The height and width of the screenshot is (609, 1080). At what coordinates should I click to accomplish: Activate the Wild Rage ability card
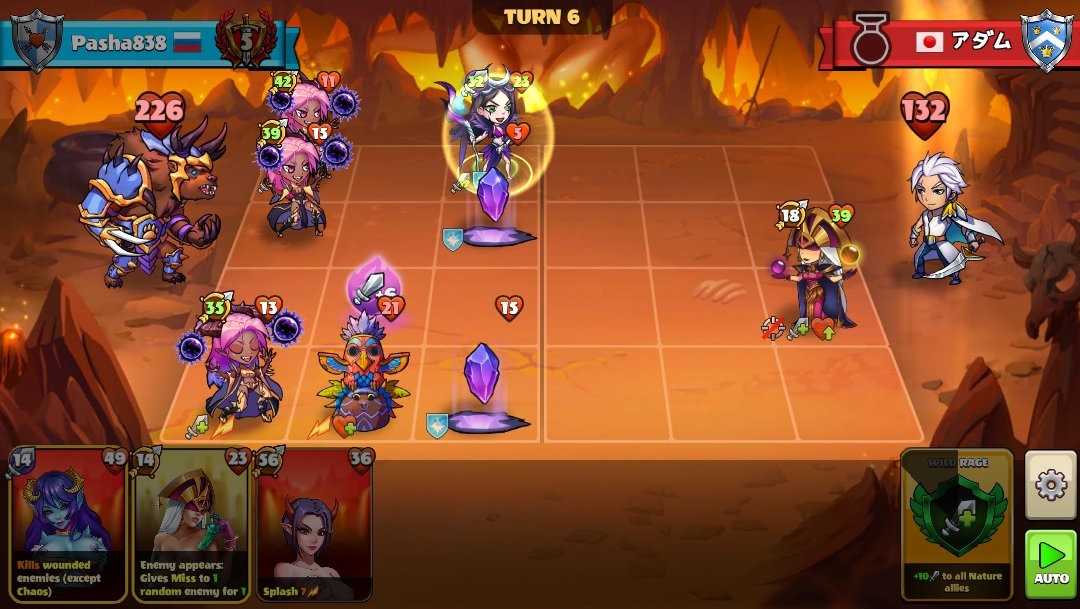[956, 525]
